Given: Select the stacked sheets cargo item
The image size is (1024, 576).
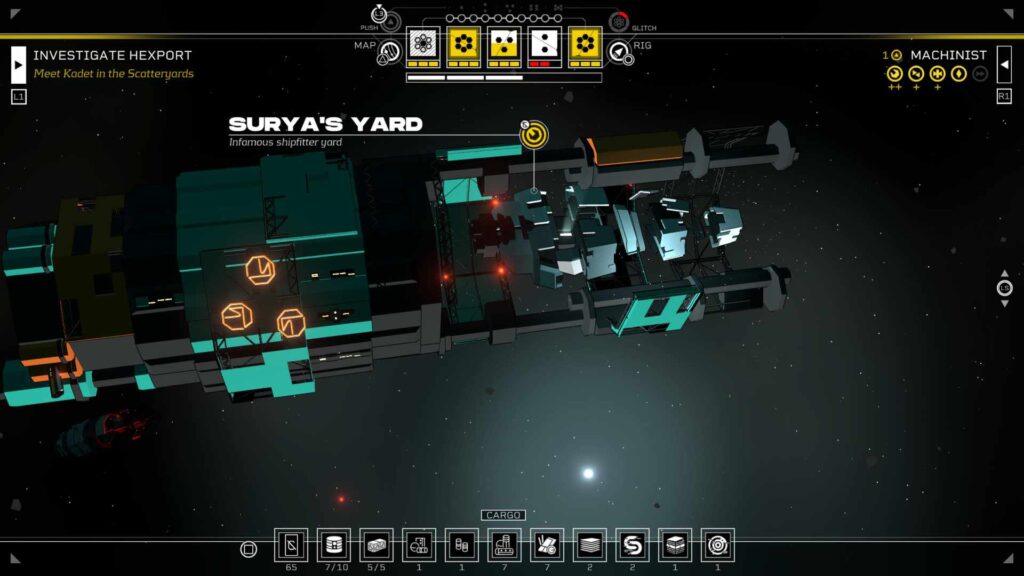Looking at the screenshot, I should pyautogui.click(x=590, y=545).
